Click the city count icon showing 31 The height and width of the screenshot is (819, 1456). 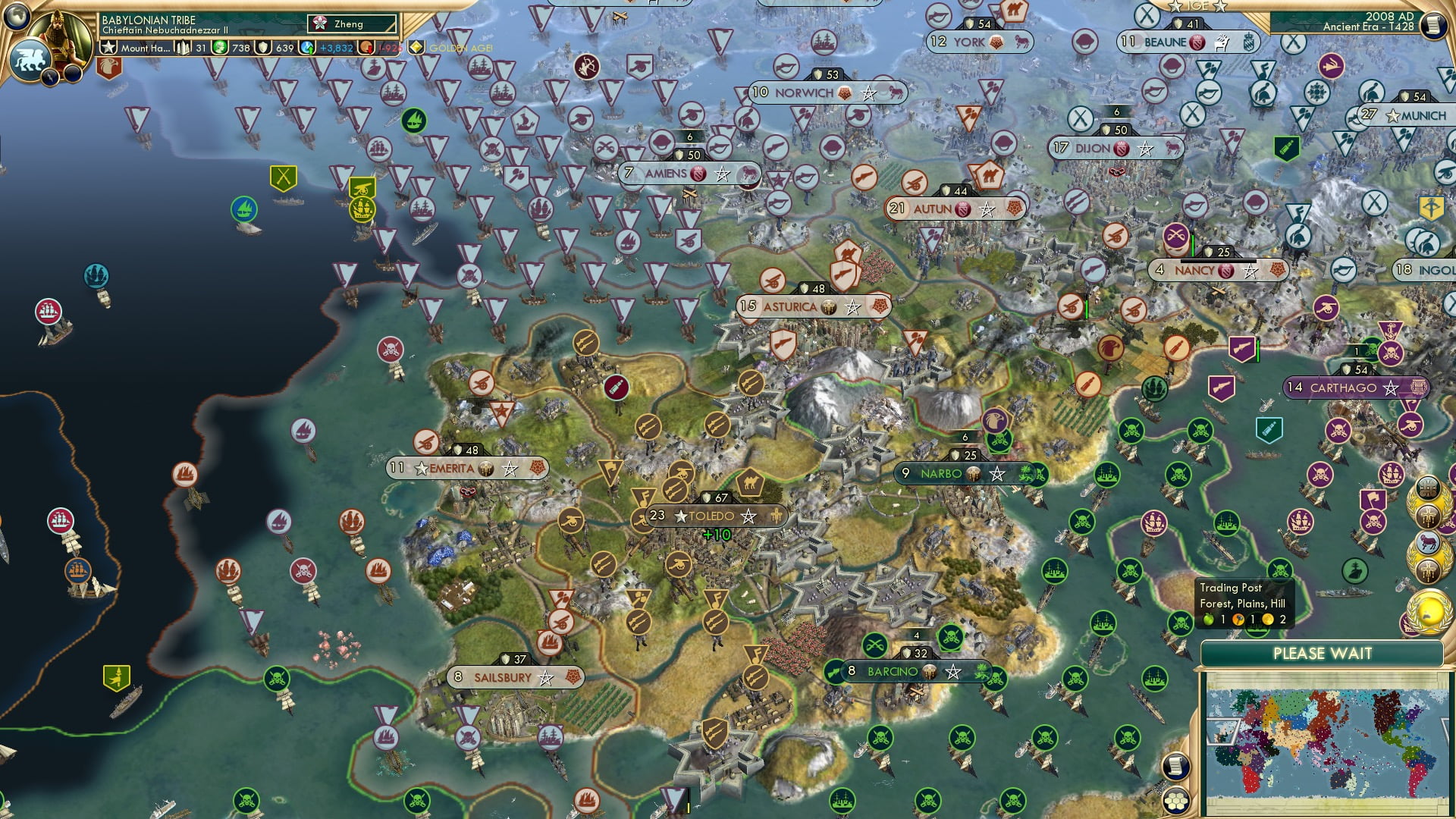[x=182, y=48]
